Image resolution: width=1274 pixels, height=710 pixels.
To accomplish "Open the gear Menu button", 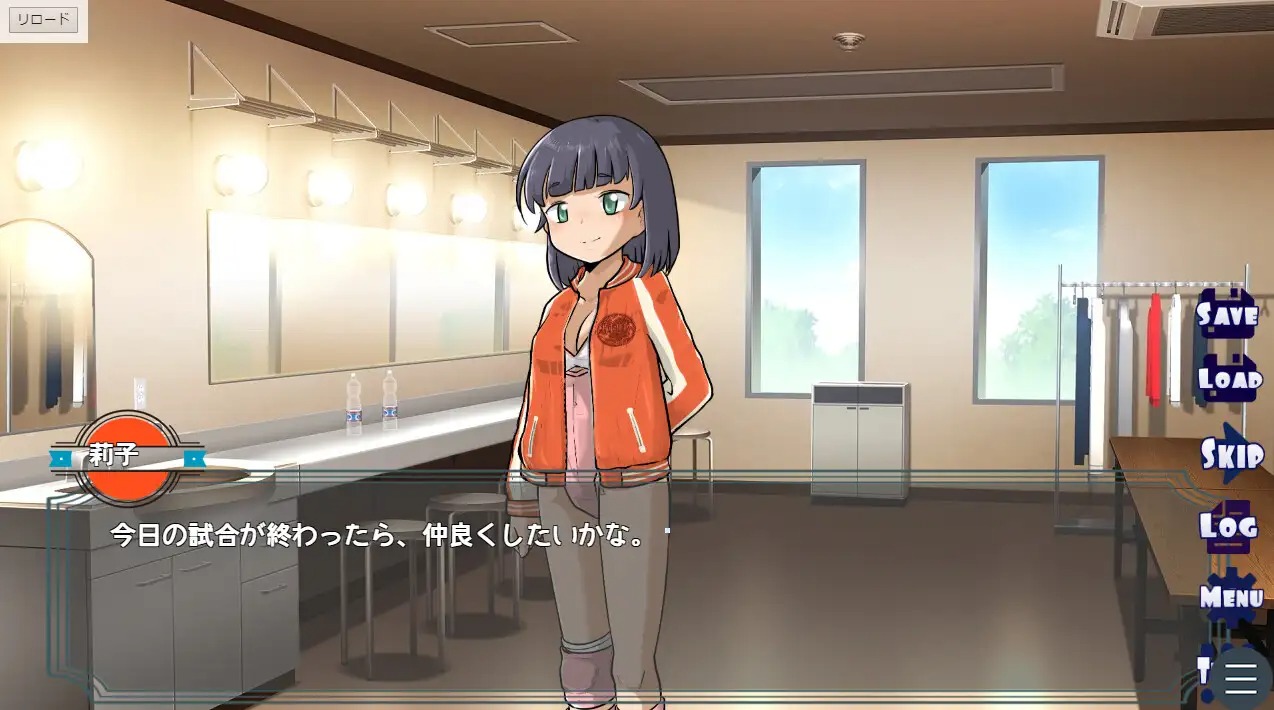I will [x=1231, y=597].
